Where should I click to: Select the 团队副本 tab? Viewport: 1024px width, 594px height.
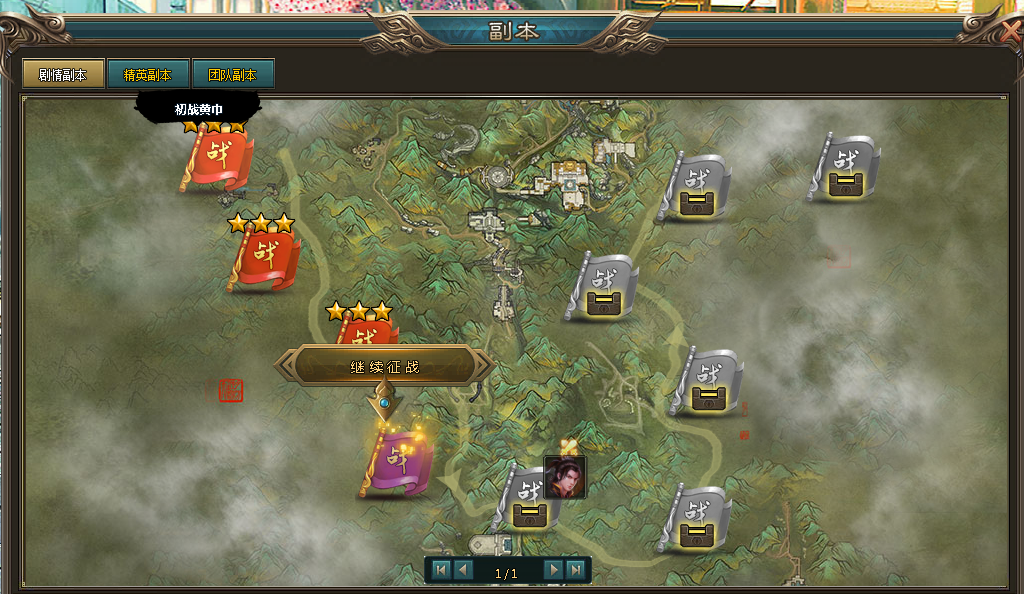[233, 75]
